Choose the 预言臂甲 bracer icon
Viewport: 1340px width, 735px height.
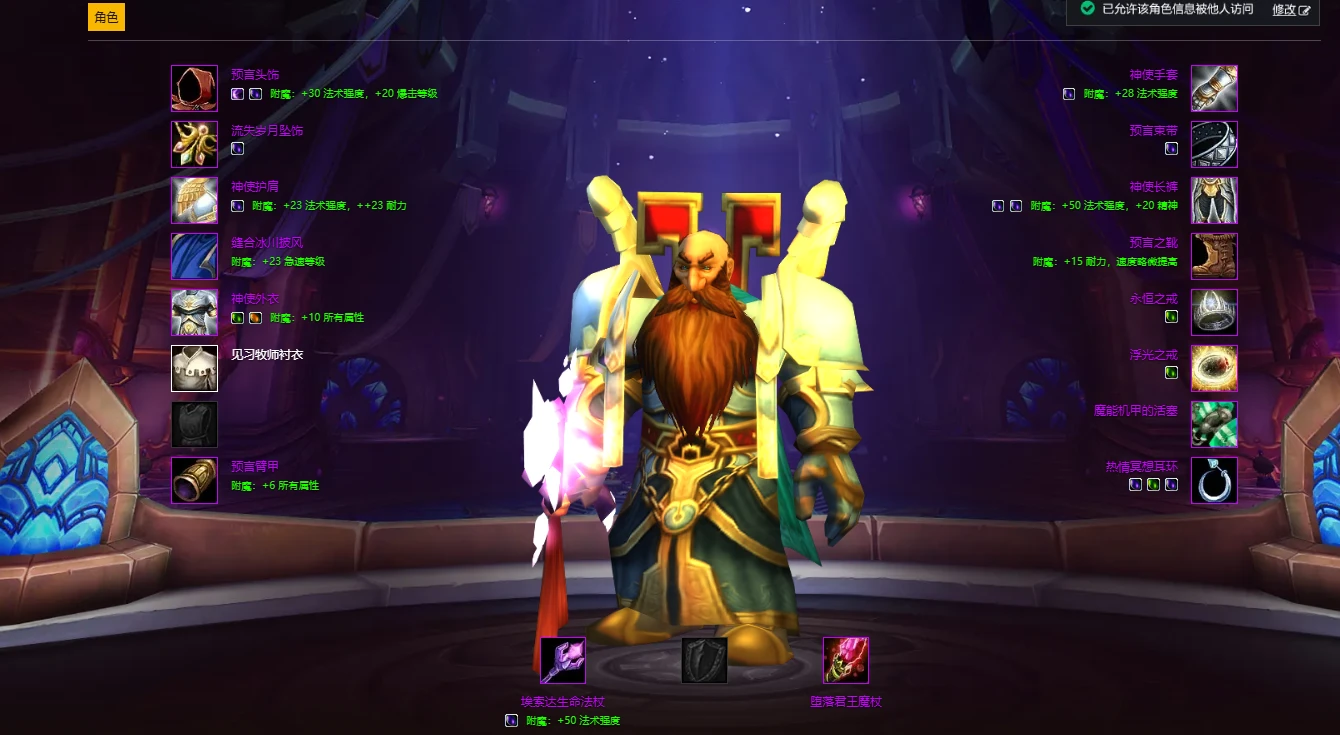[194, 480]
